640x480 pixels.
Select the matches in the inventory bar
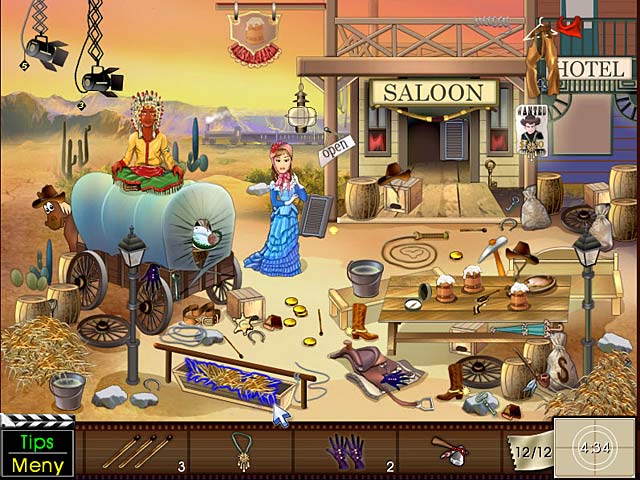(x=138, y=451)
